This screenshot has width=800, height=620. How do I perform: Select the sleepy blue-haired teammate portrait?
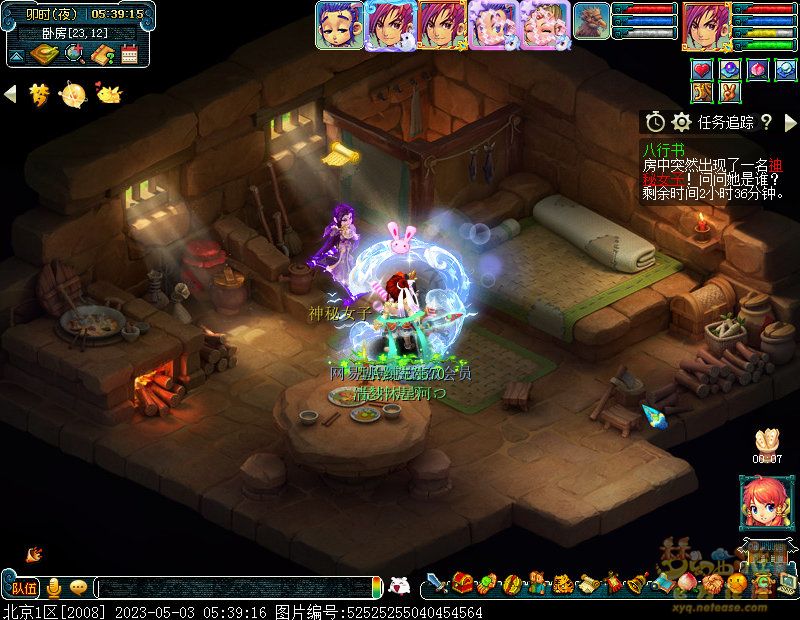pos(340,25)
